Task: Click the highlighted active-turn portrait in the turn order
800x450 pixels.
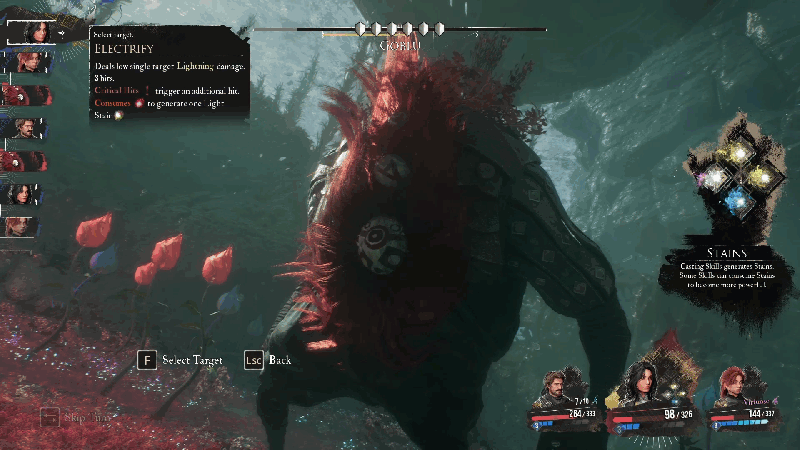Action: 31,31
